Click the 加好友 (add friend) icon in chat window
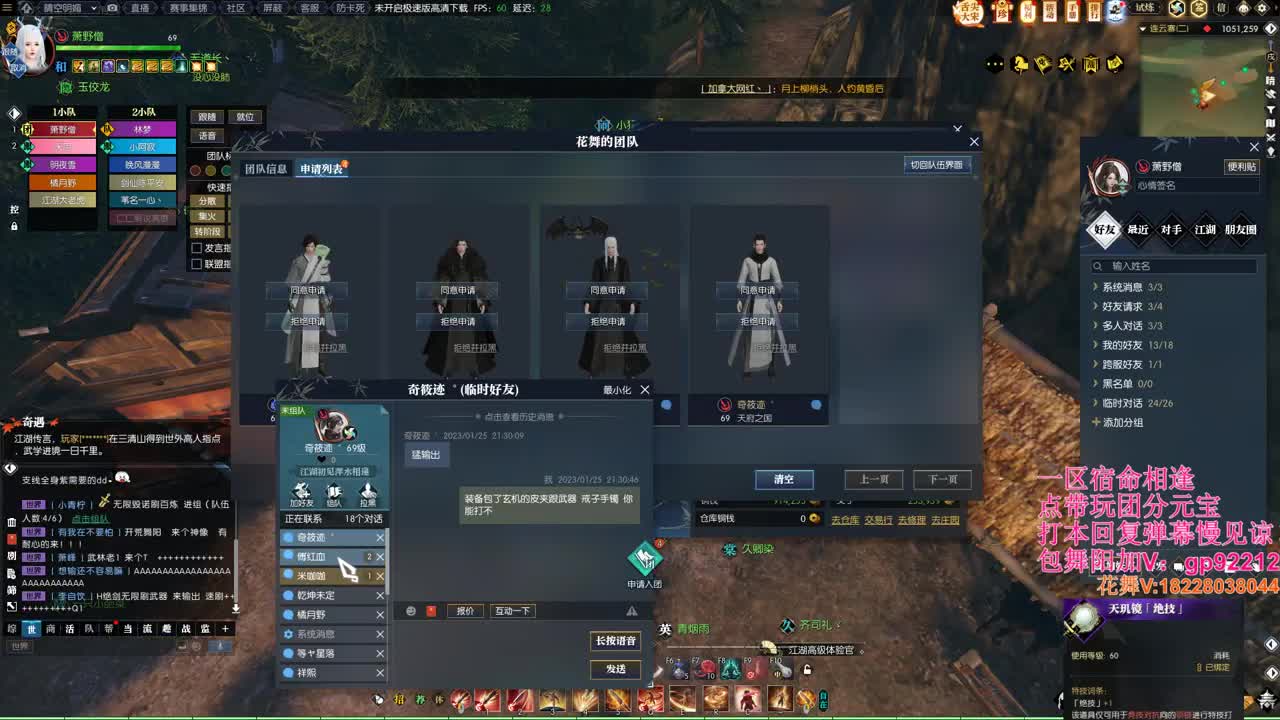This screenshot has height=720, width=1280. click(x=302, y=494)
